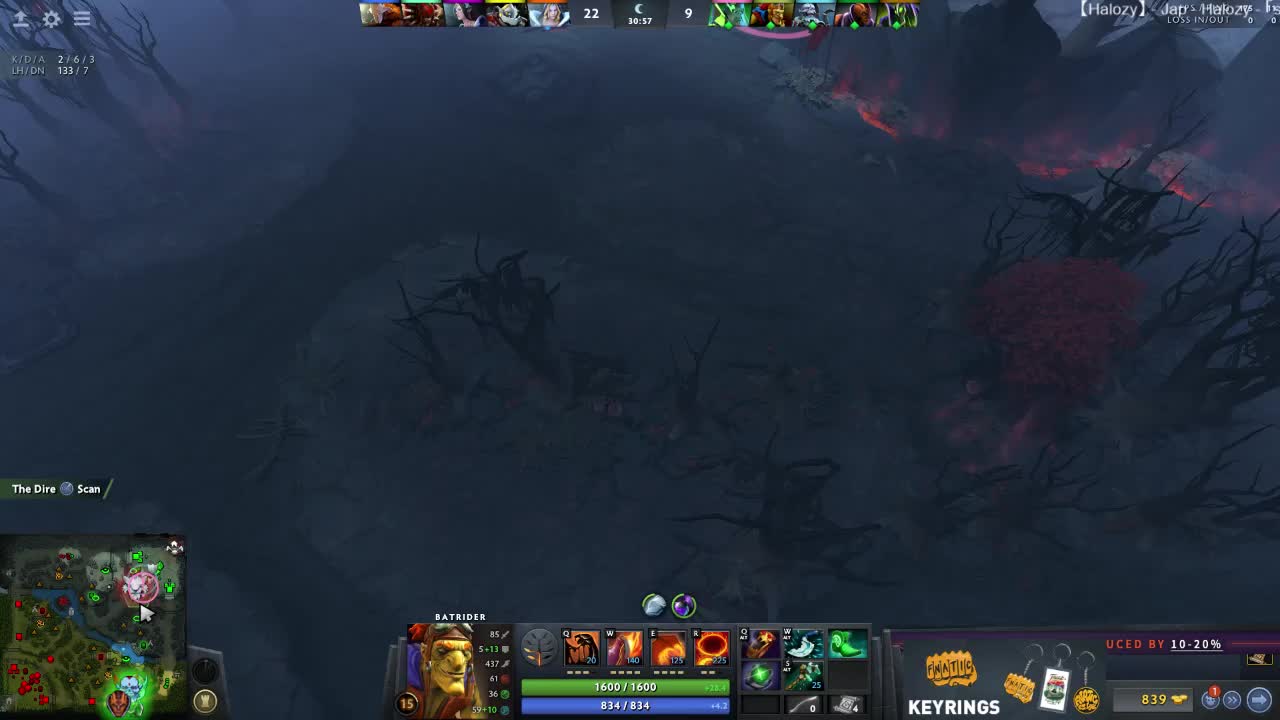Select the green gem orb item
Image resolution: width=1280 pixels, height=720 pixels.
(x=759, y=677)
